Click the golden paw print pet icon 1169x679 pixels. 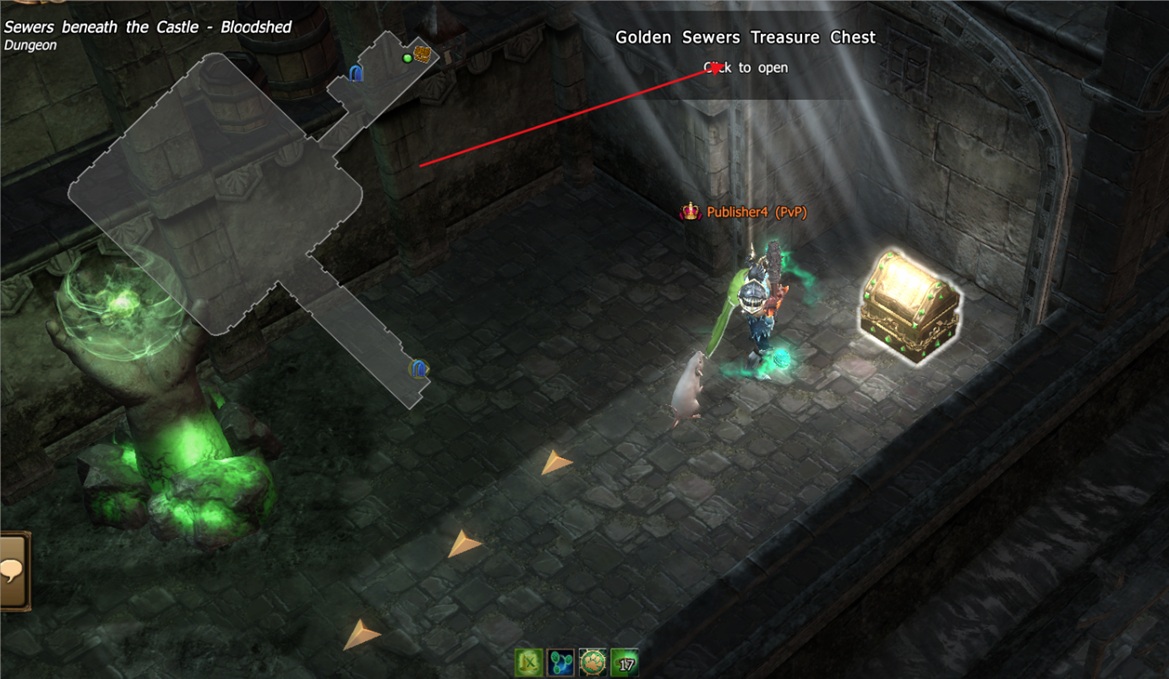[593, 662]
